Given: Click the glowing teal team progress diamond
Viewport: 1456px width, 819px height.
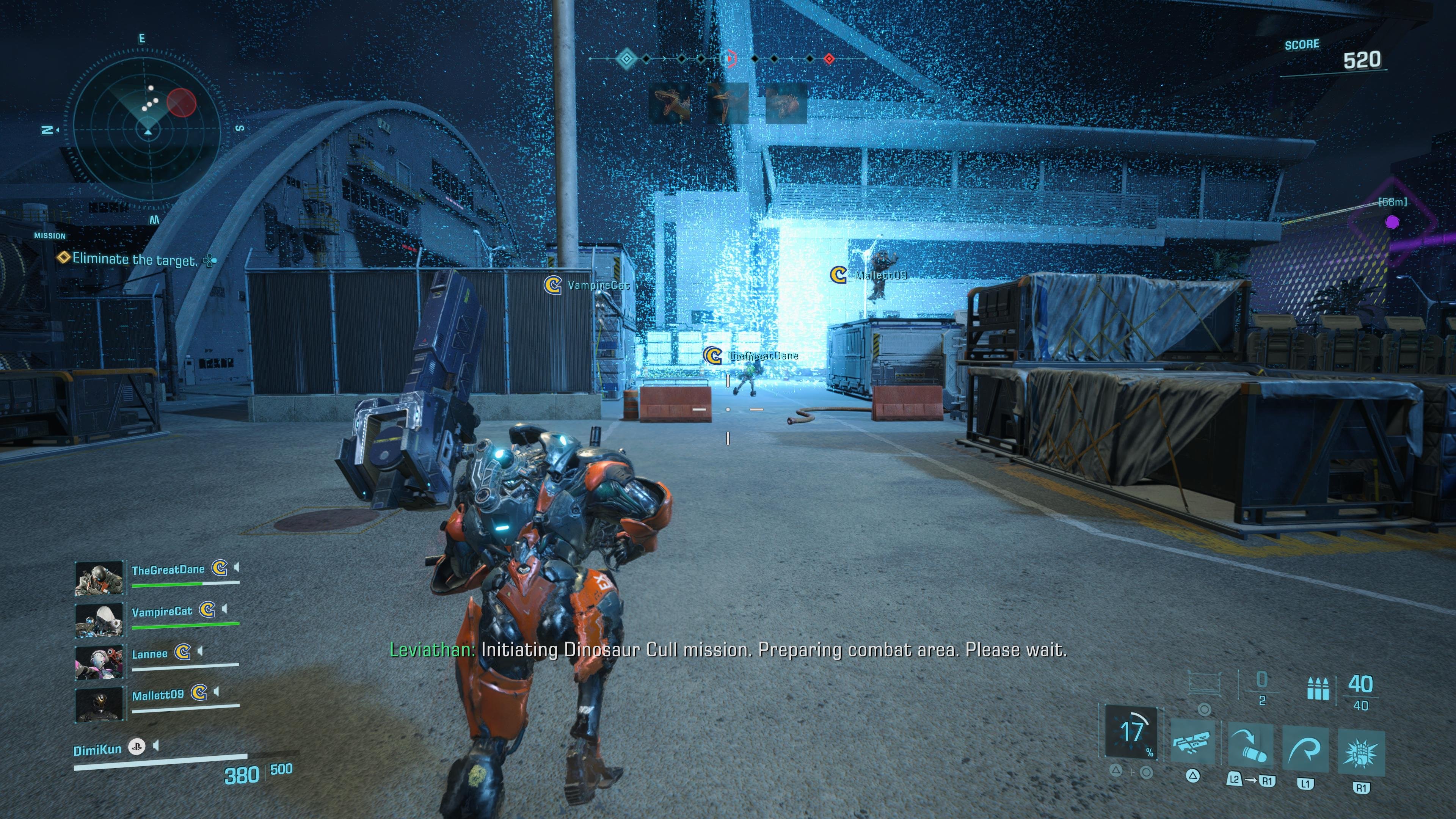Looking at the screenshot, I should pyautogui.click(x=626, y=58).
